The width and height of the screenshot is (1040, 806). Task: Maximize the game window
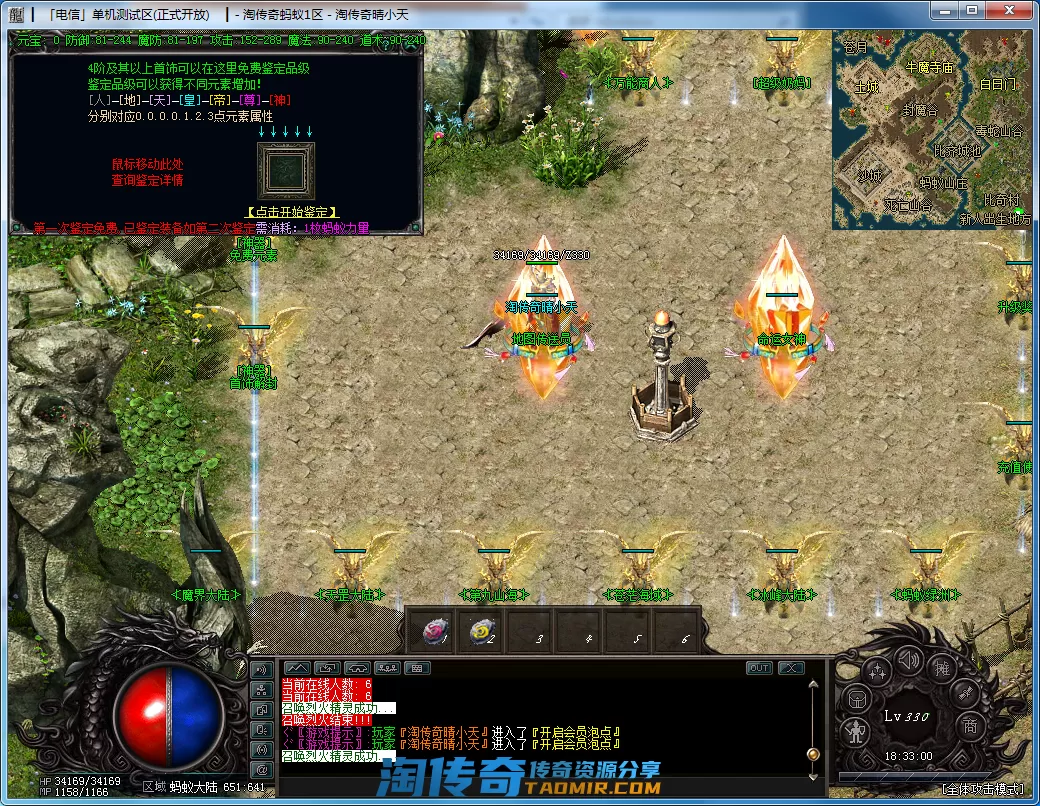[972, 10]
